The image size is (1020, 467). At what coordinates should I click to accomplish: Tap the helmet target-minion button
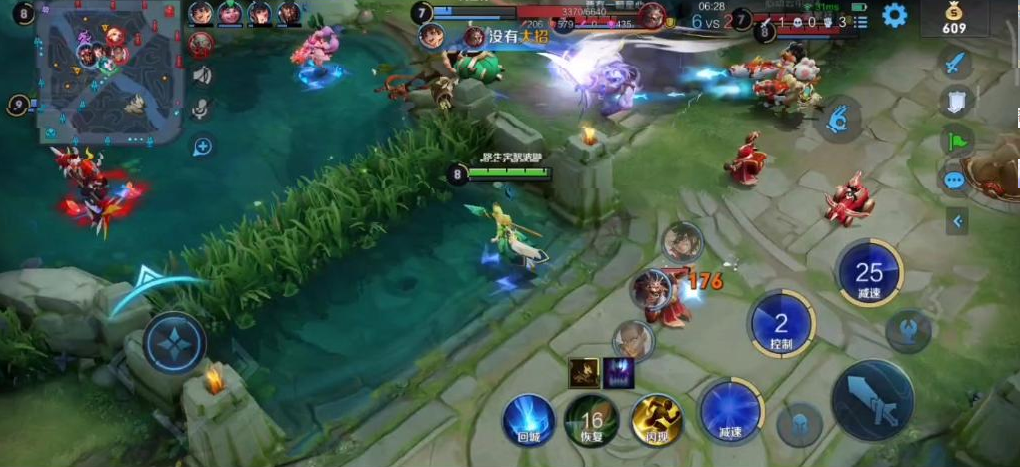pyautogui.click(x=795, y=422)
